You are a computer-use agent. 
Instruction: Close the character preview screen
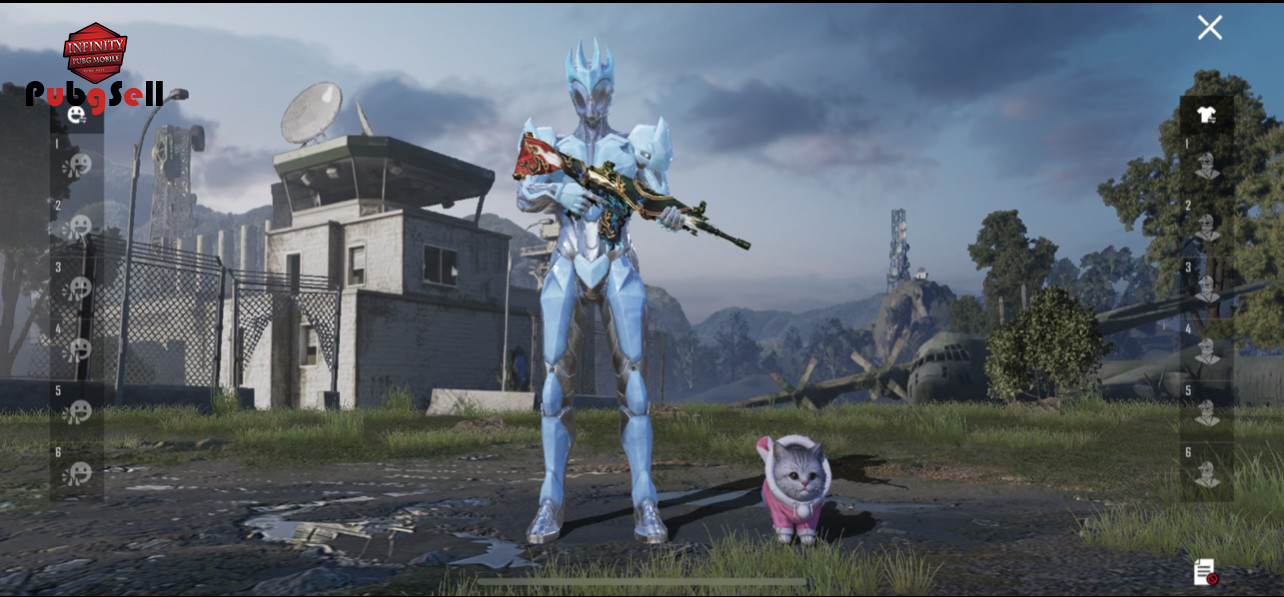pyautogui.click(x=1210, y=28)
